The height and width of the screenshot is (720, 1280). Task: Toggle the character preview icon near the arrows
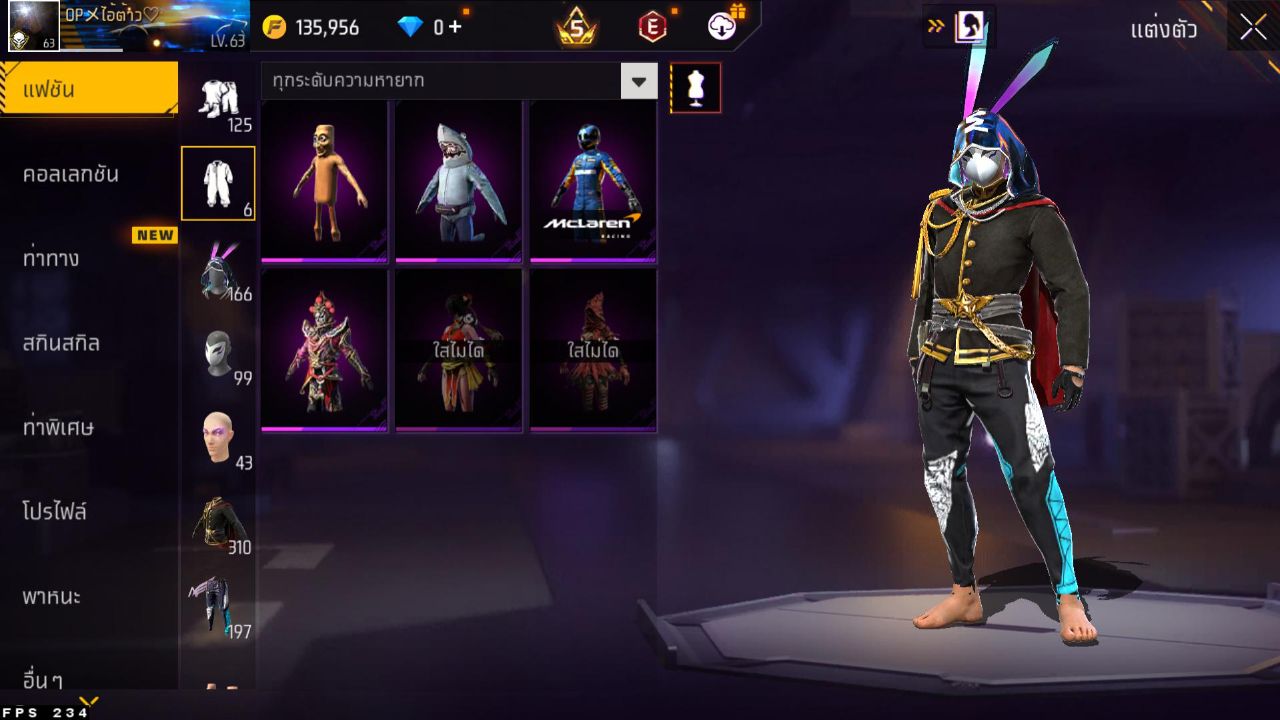(972, 27)
